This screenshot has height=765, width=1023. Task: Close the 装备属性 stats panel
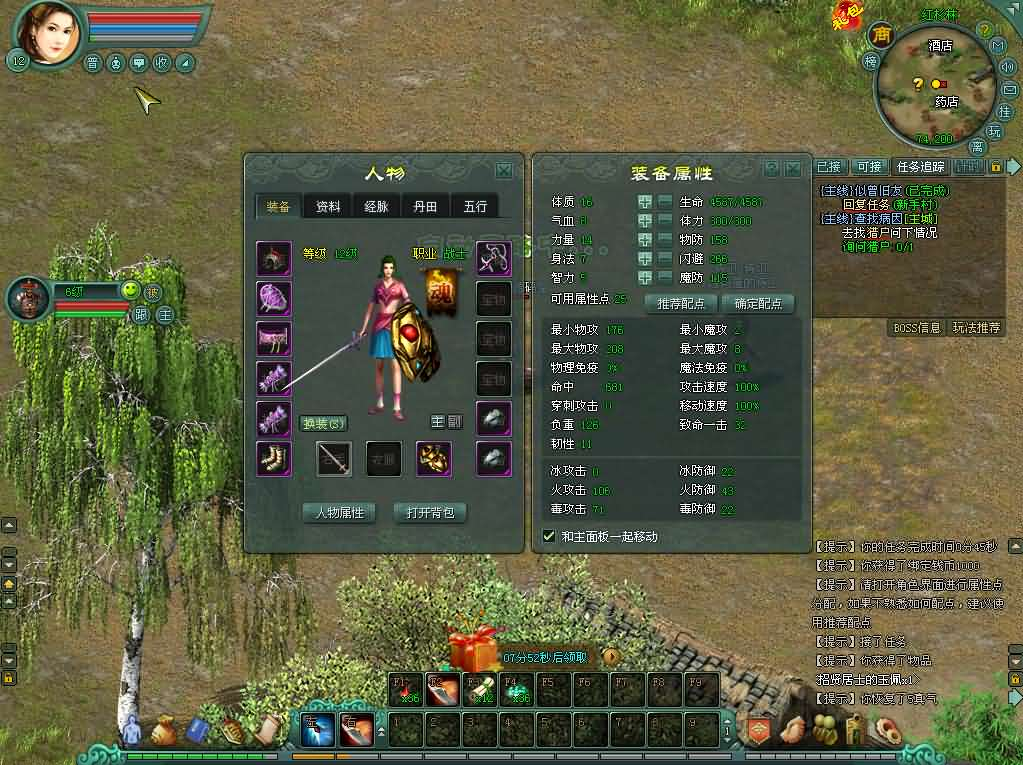[x=793, y=169]
